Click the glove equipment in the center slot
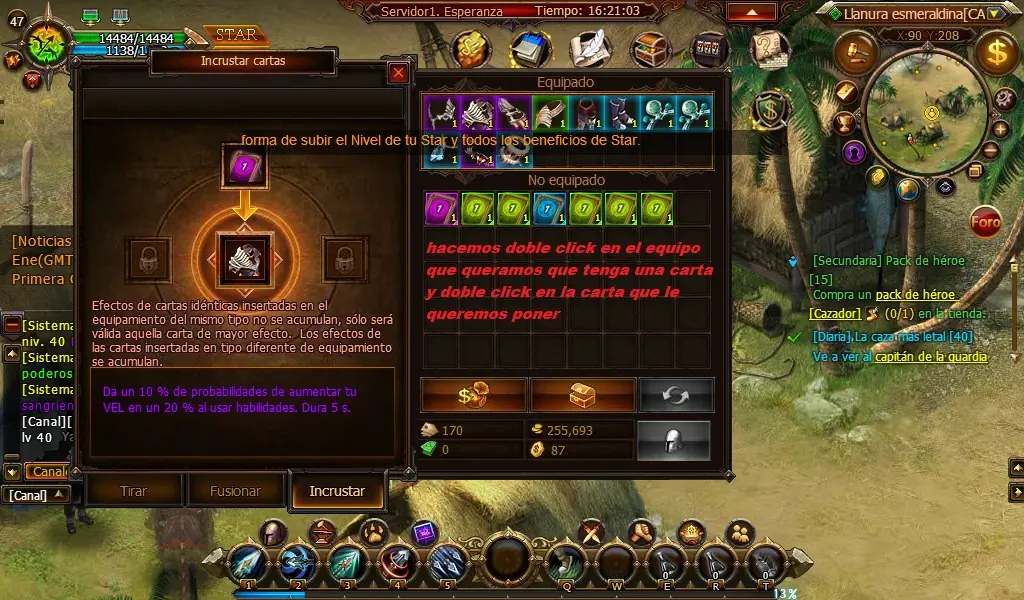The image size is (1024, 600). coord(245,260)
